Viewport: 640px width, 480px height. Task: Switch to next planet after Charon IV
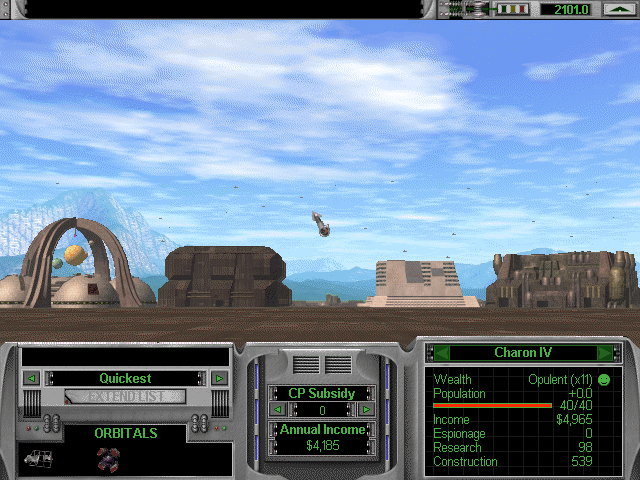click(x=604, y=352)
